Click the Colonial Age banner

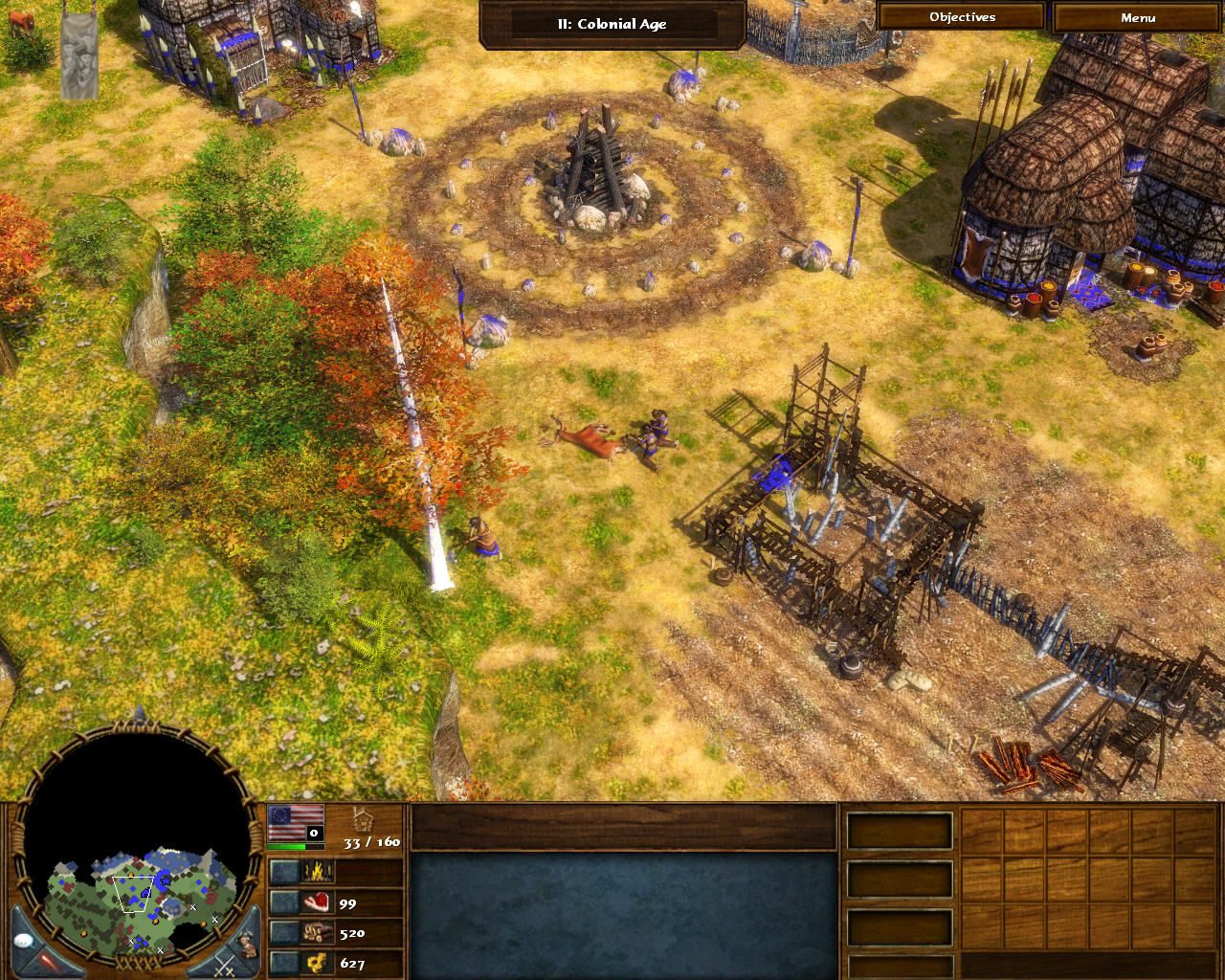point(612,24)
